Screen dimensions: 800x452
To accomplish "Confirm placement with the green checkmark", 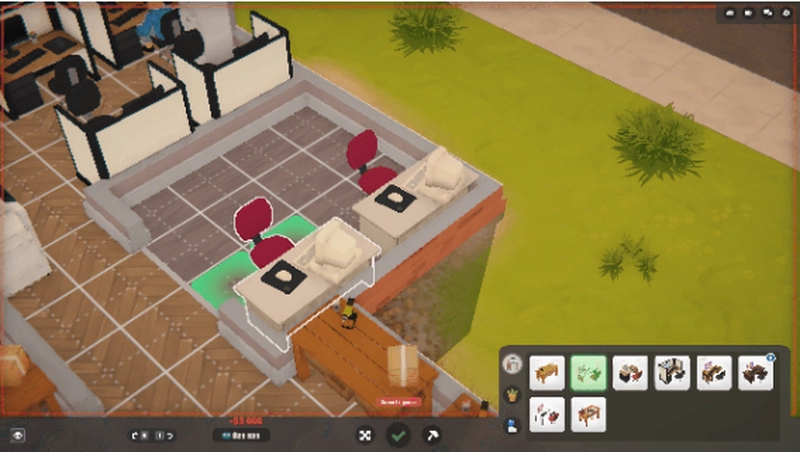I will click(399, 435).
